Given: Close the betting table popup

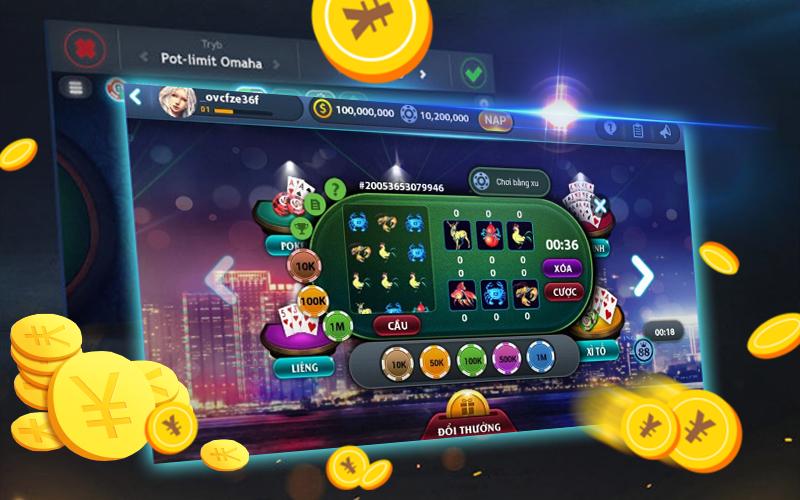Looking at the screenshot, I should point(598,207).
